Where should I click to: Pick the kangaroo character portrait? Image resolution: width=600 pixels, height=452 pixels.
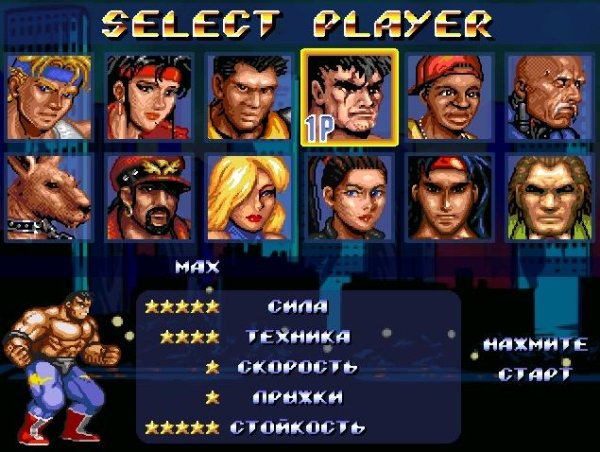click(x=49, y=197)
